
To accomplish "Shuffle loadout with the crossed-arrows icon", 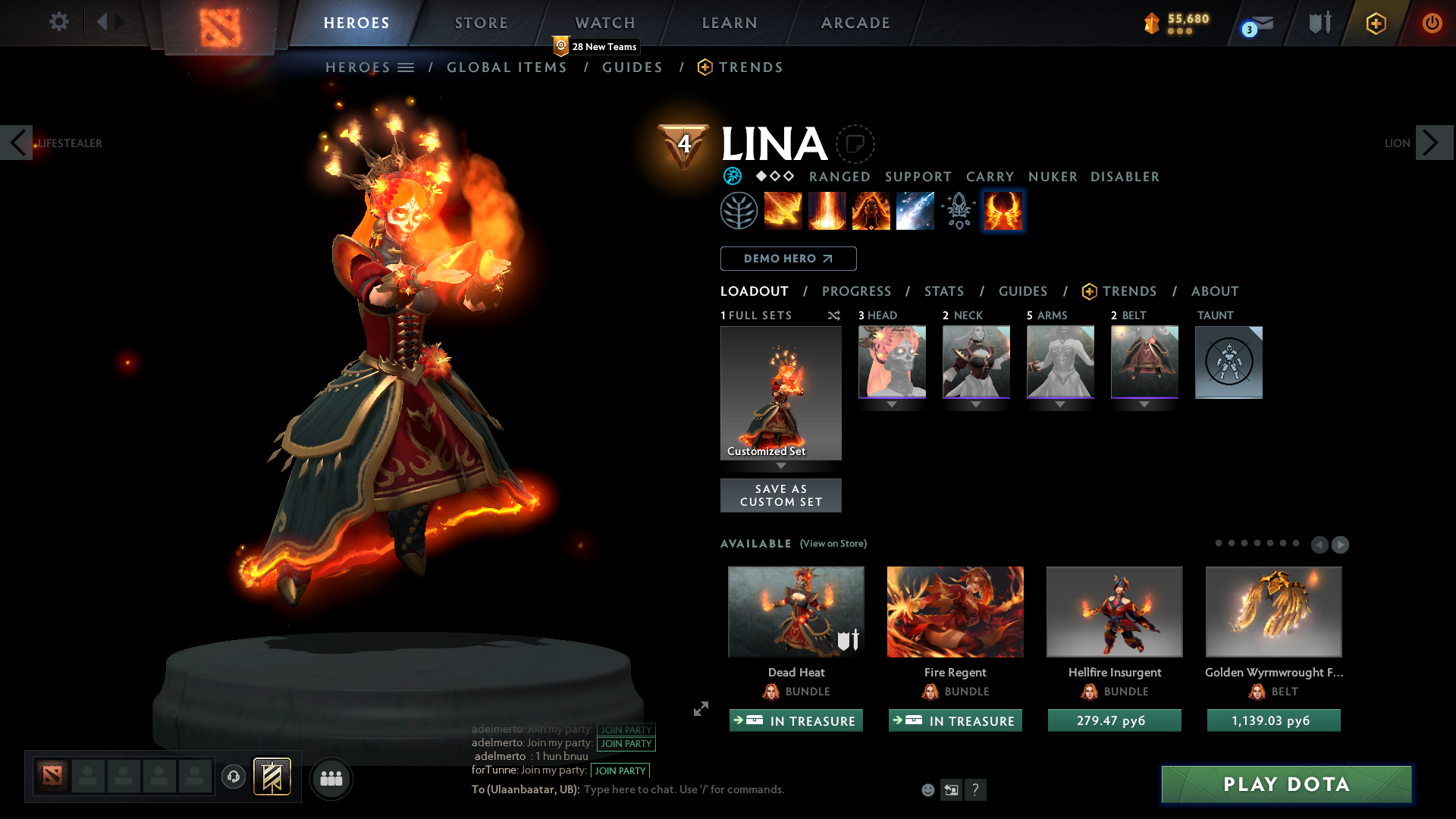I will pos(833,315).
